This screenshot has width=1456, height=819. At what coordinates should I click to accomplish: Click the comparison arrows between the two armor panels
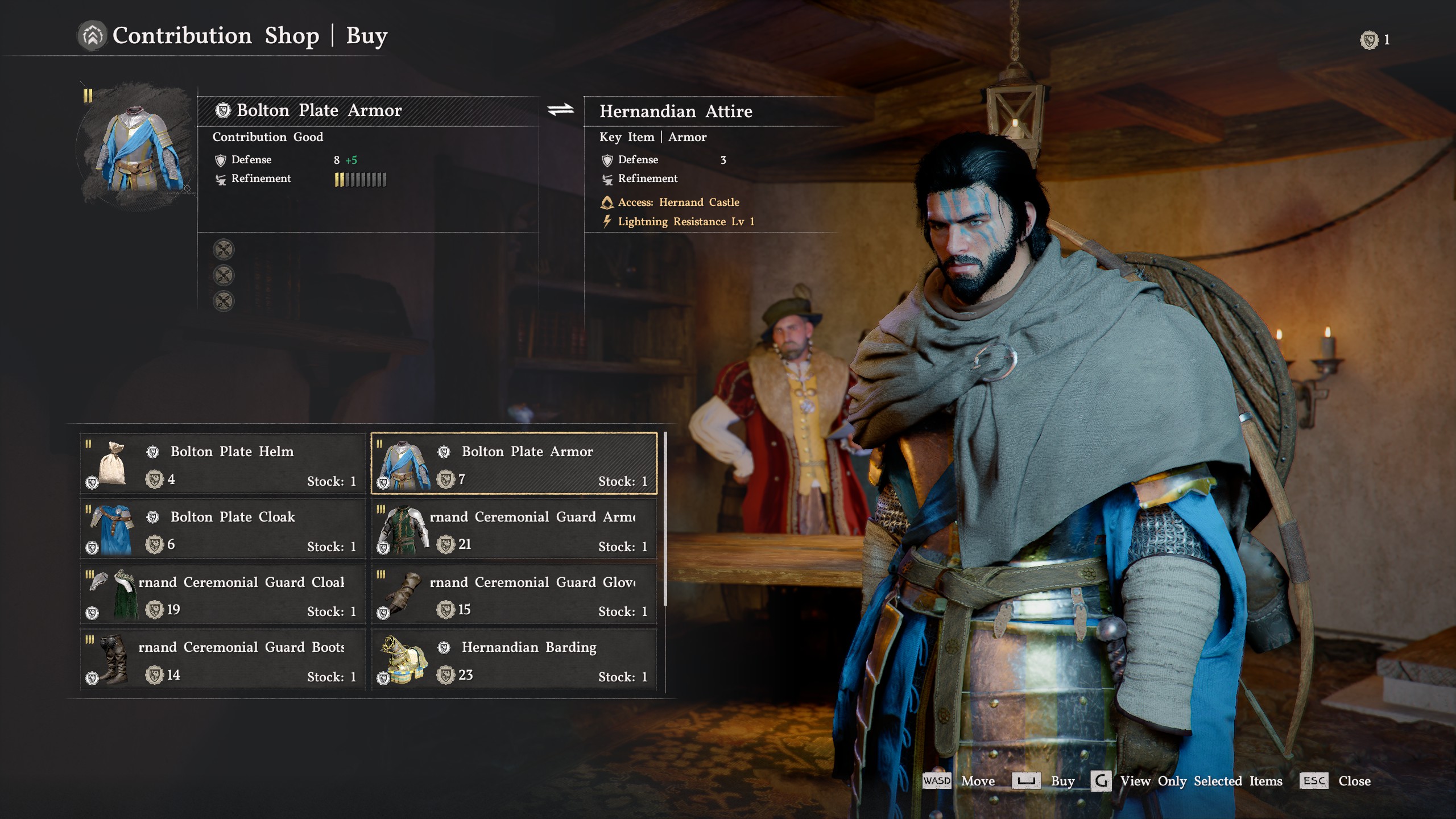point(560,109)
